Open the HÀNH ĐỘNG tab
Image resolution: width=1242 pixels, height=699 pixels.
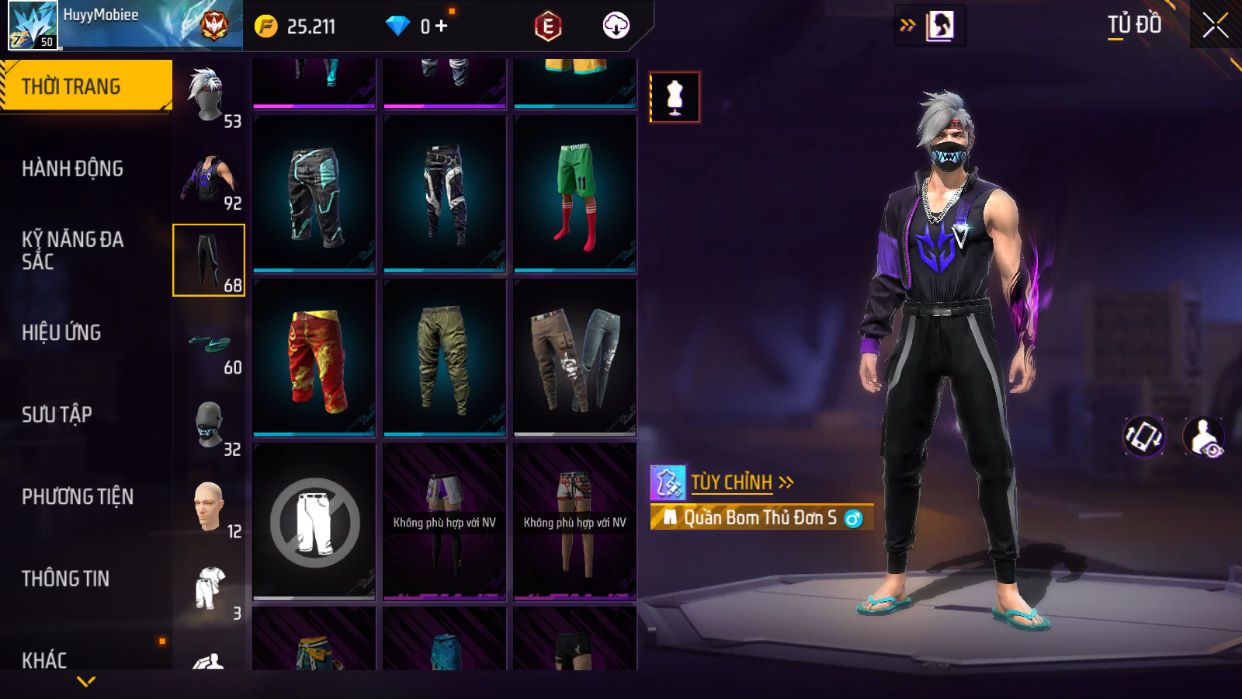click(73, 168)
